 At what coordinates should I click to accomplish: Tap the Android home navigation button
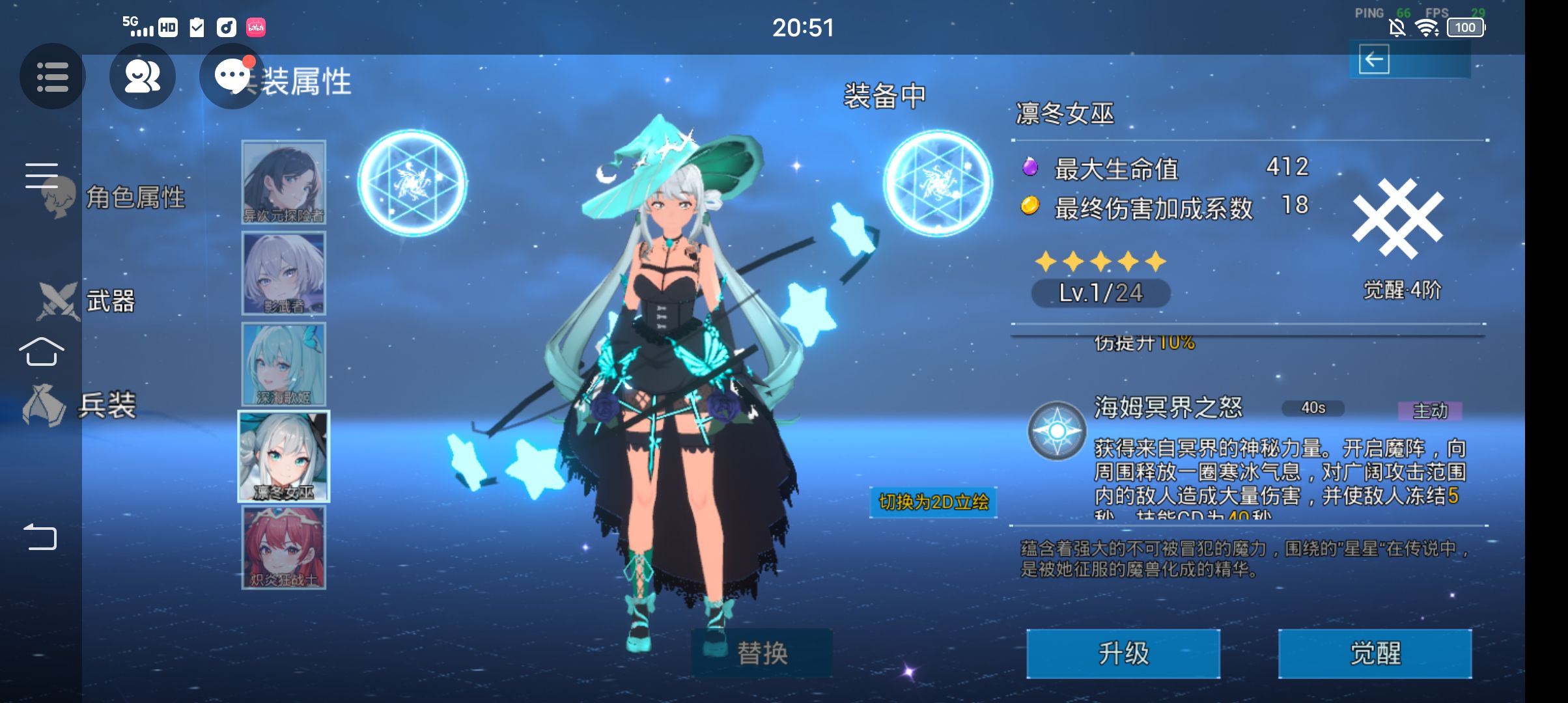click(x=41, y=352)
